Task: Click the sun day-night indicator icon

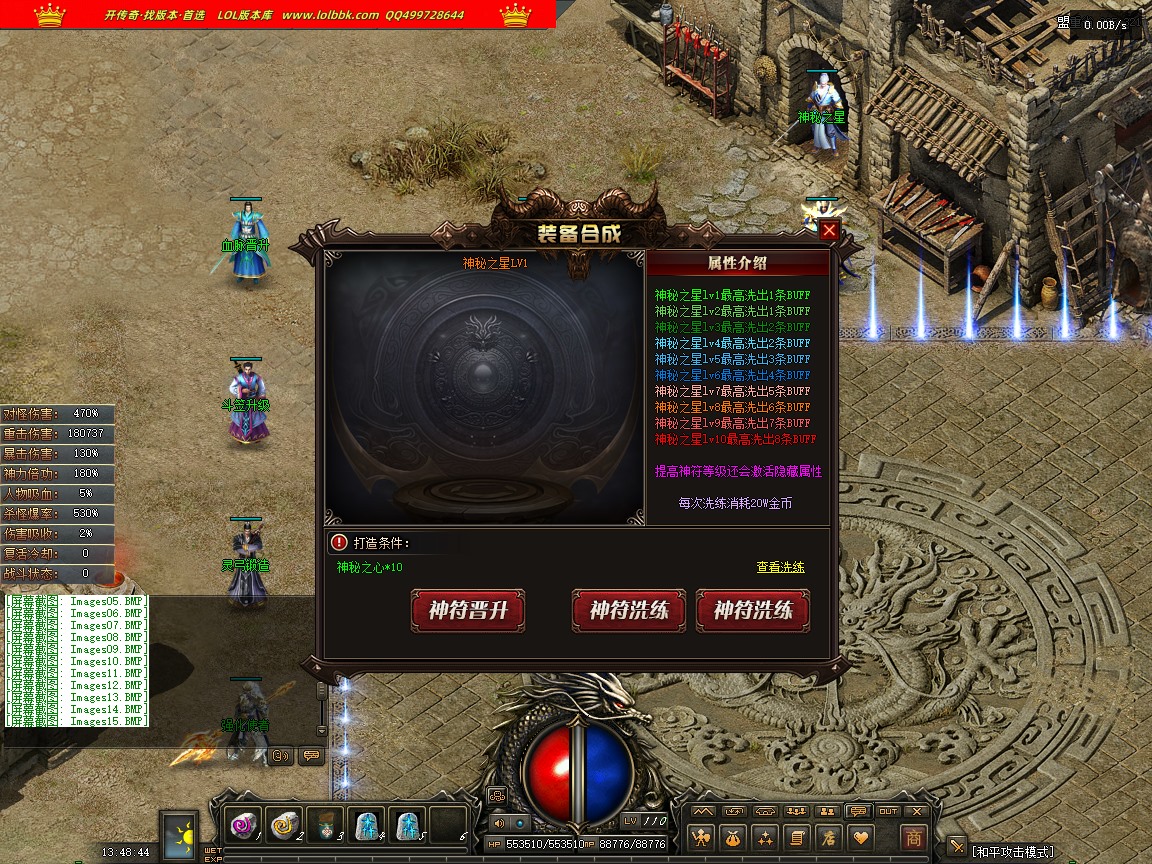Action: click(182, 833)
